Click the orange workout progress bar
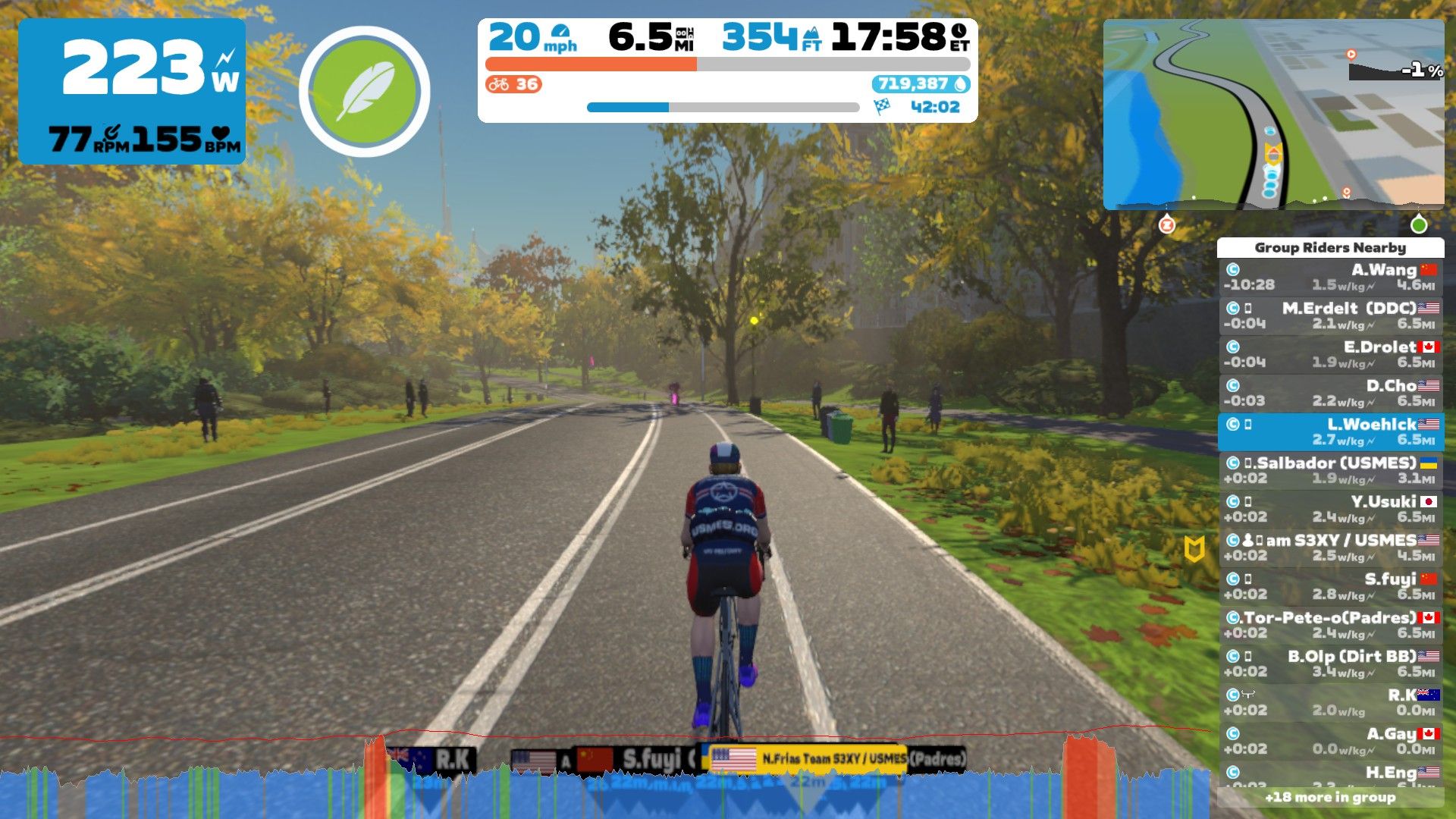1456x819 pixels. (x=590, y=64)
